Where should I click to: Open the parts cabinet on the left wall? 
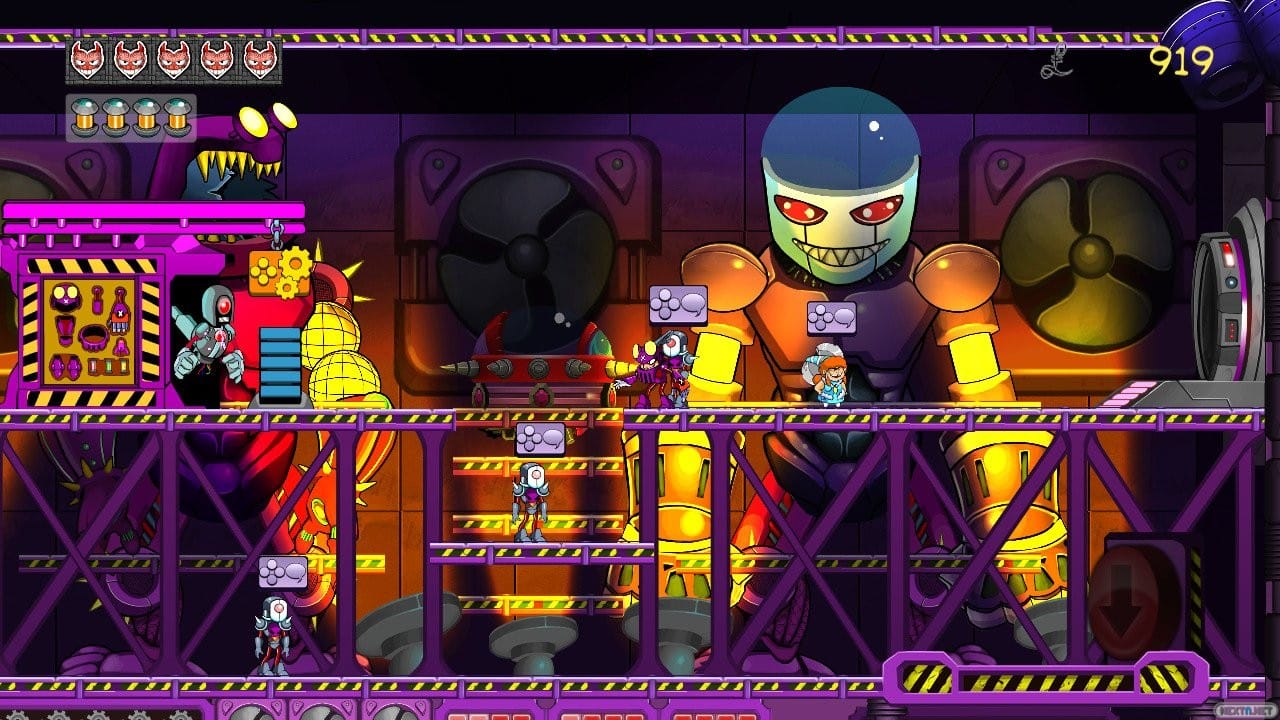90,330
